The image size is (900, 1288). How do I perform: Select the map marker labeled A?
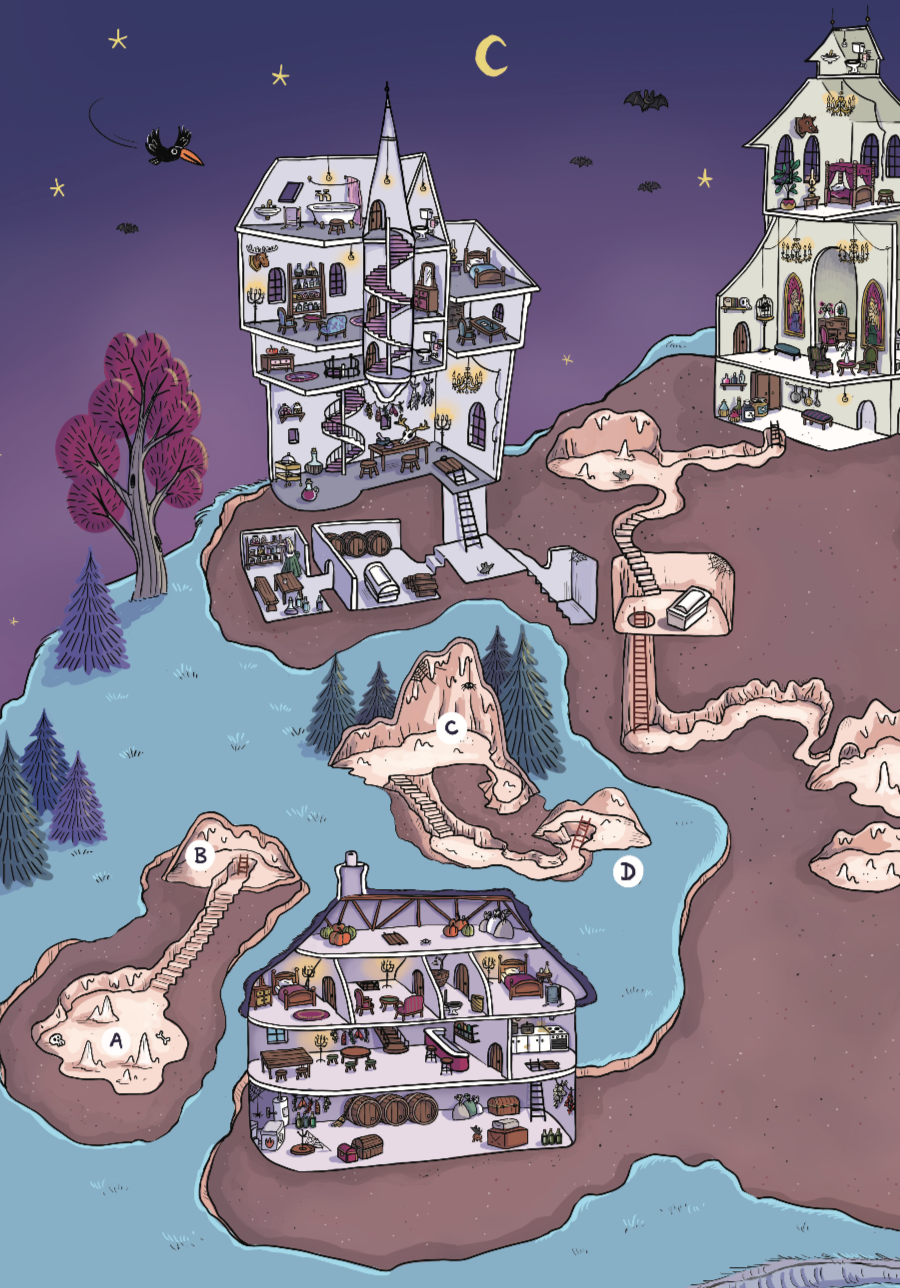click(116, 1040)
